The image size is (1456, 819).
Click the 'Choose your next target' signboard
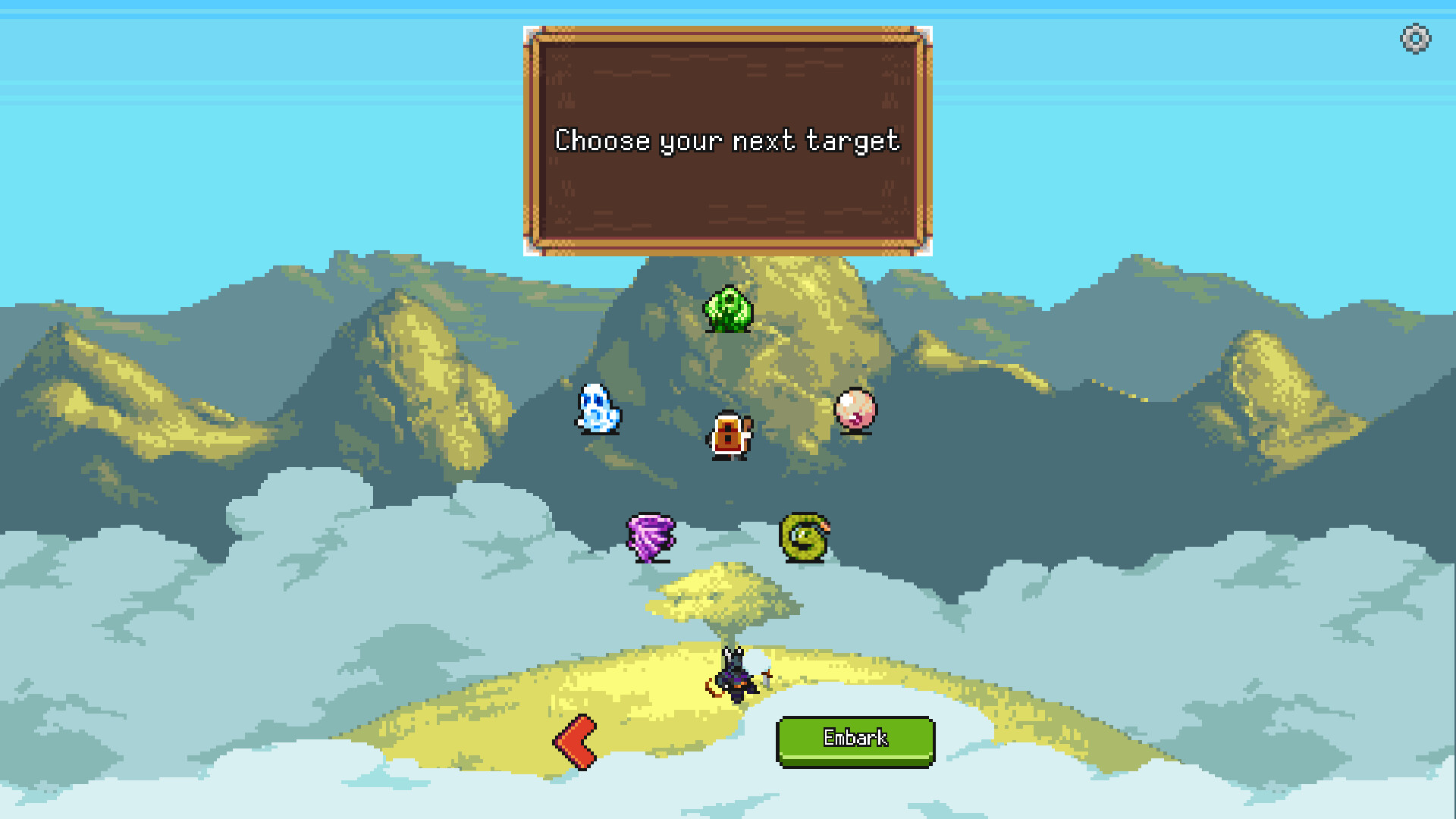[x=726, y=140]
